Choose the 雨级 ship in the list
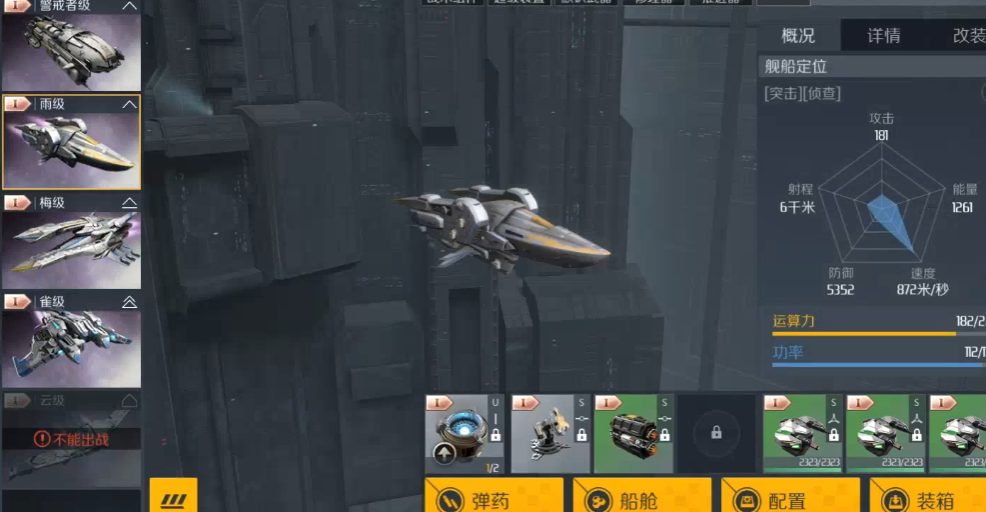The image size is (986, 512). pyautogui.click(x=71, y=142)
